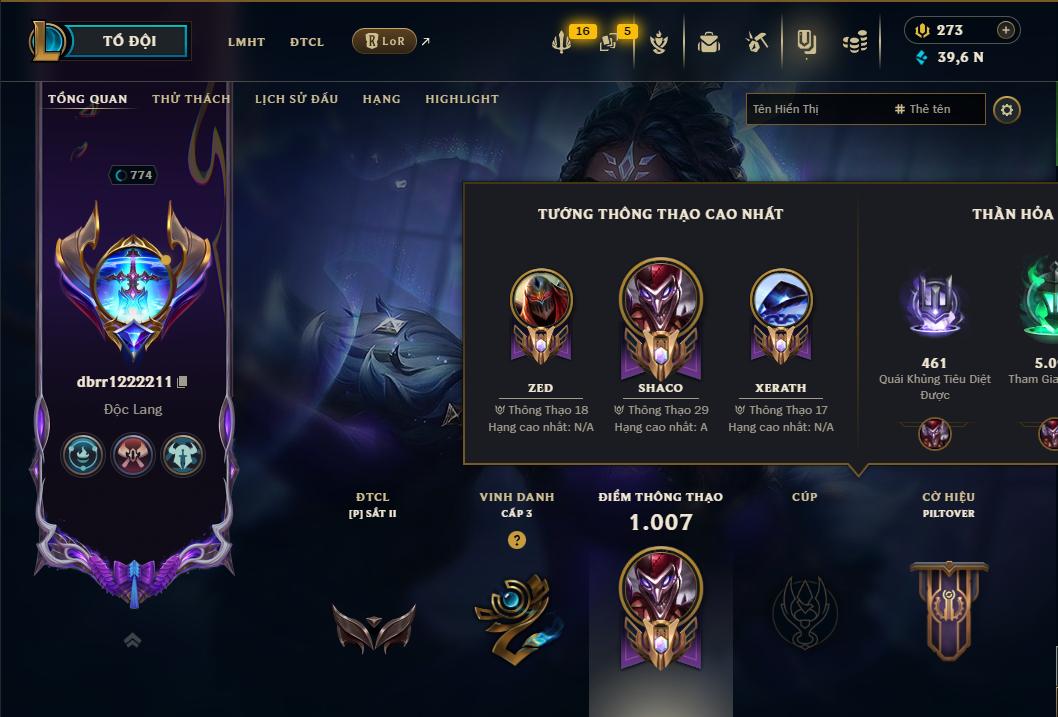Screen dimensions: 1058x717
Task: View the LỊCH SỬ ĐẤU tab
Action: pos(296,99)
